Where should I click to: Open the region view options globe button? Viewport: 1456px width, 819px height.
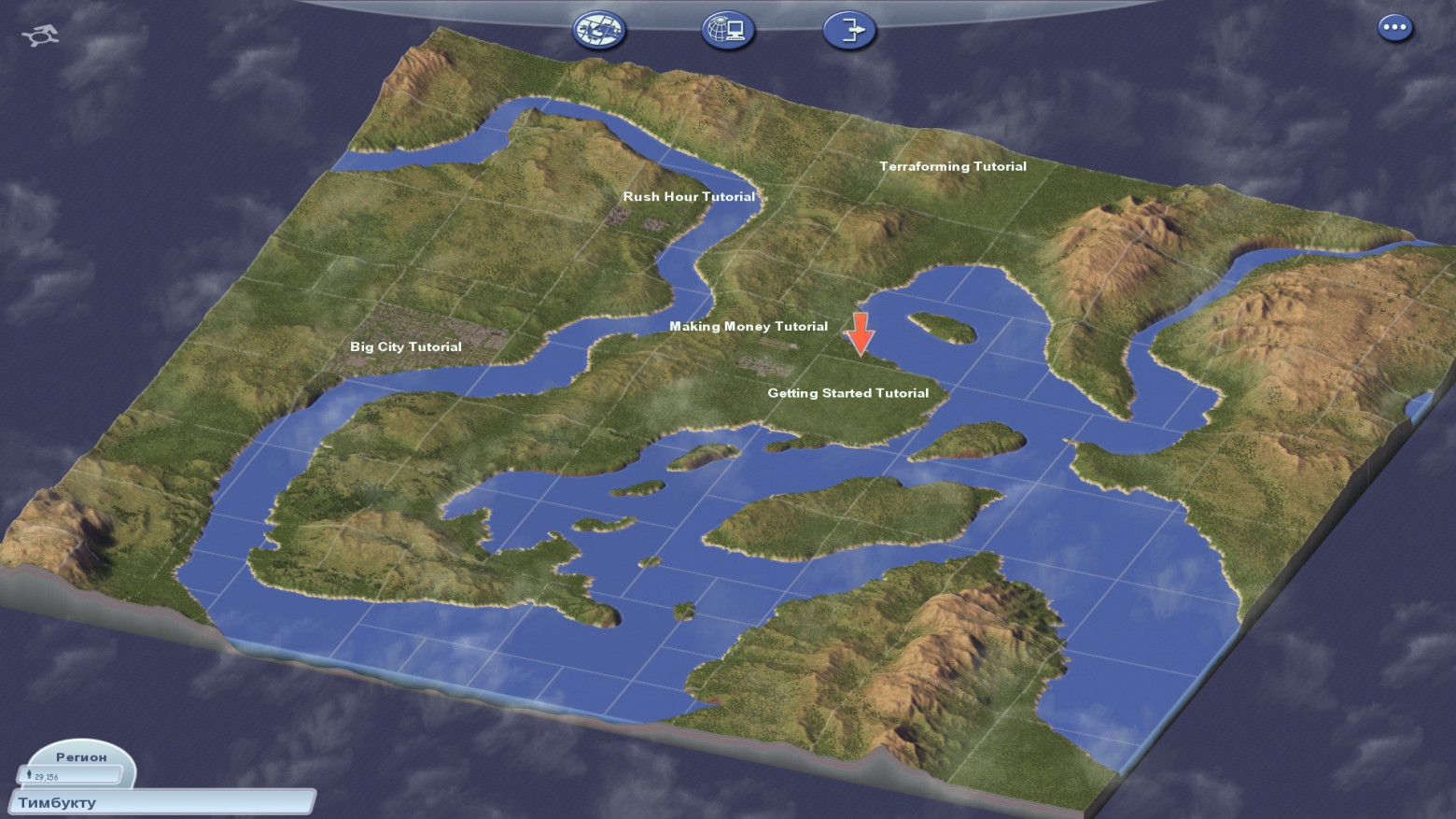[598, 30]
